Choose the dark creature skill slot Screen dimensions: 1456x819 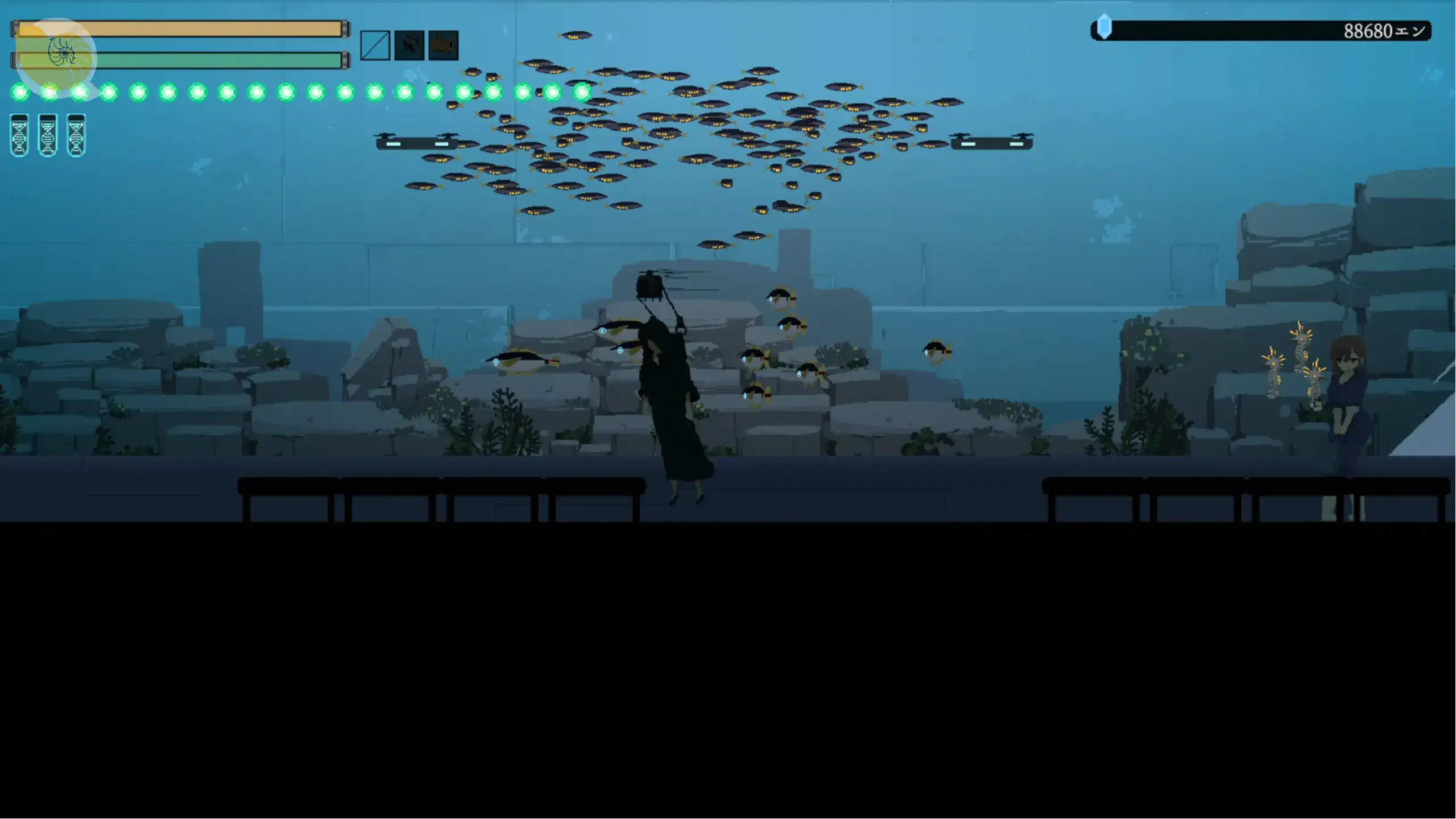pos(409,45)
